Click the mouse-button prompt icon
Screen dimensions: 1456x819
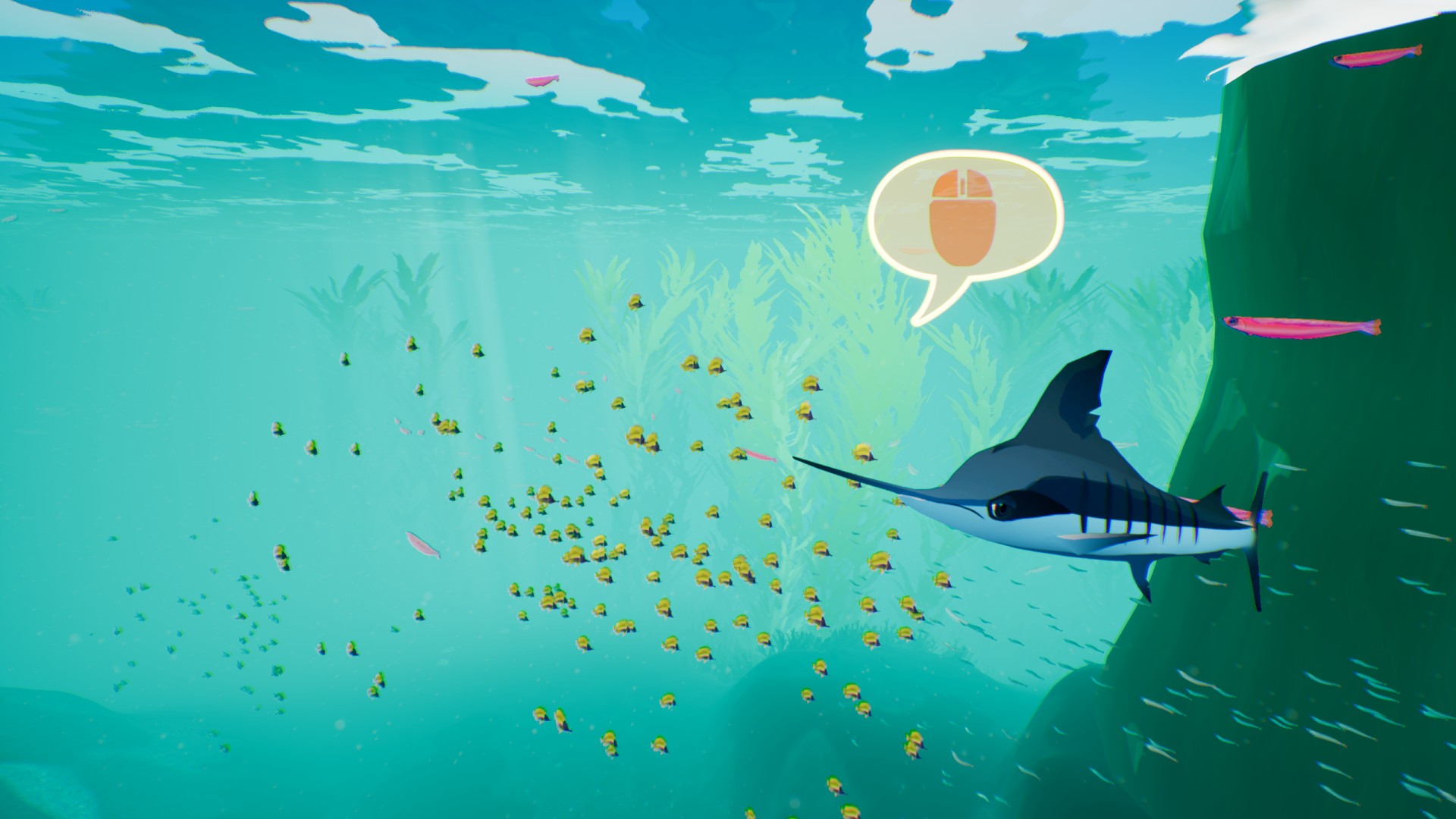(x=962, y=214)
